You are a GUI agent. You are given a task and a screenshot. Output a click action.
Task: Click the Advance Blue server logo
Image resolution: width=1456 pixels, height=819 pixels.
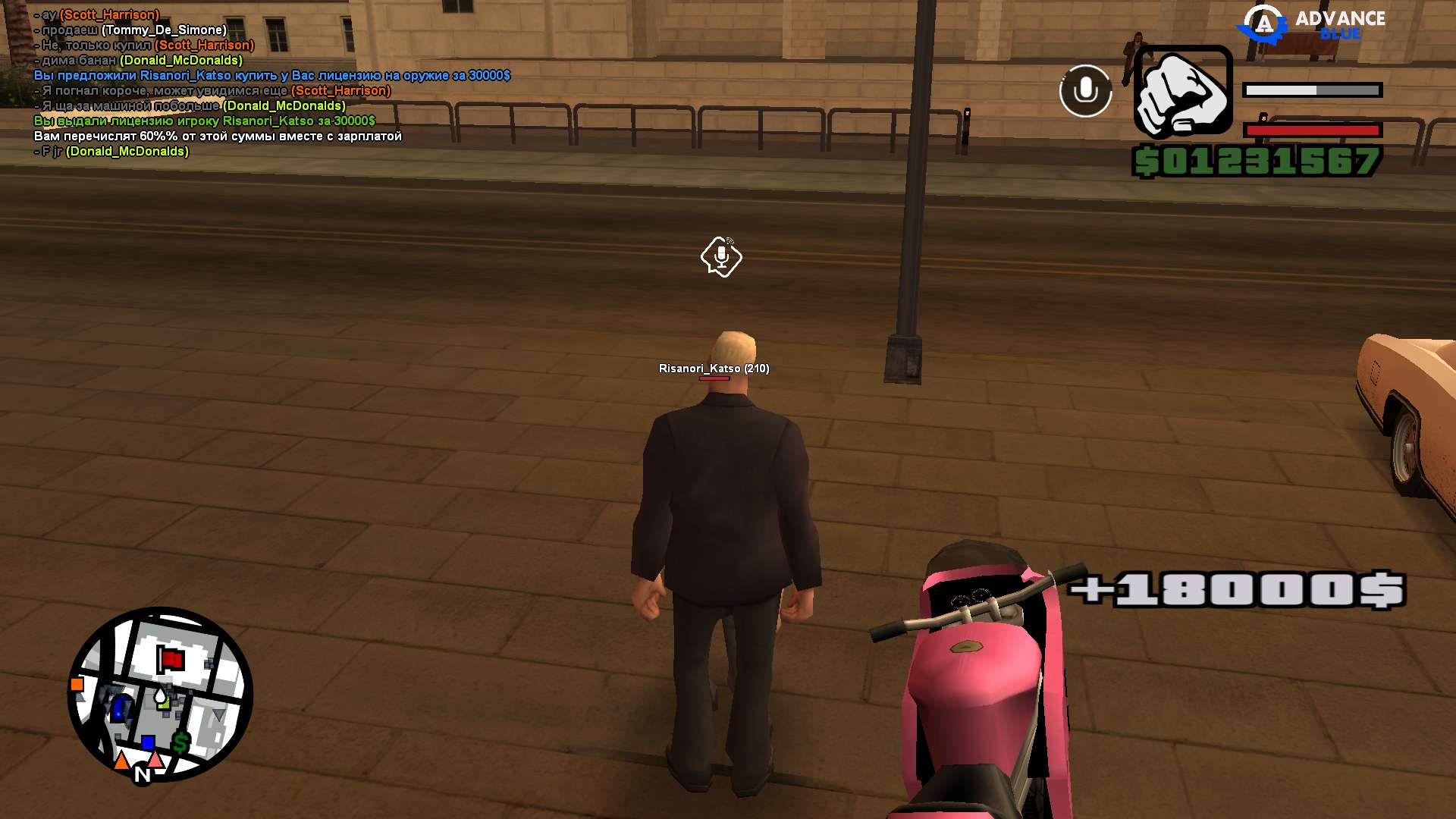coord(1311,24)
